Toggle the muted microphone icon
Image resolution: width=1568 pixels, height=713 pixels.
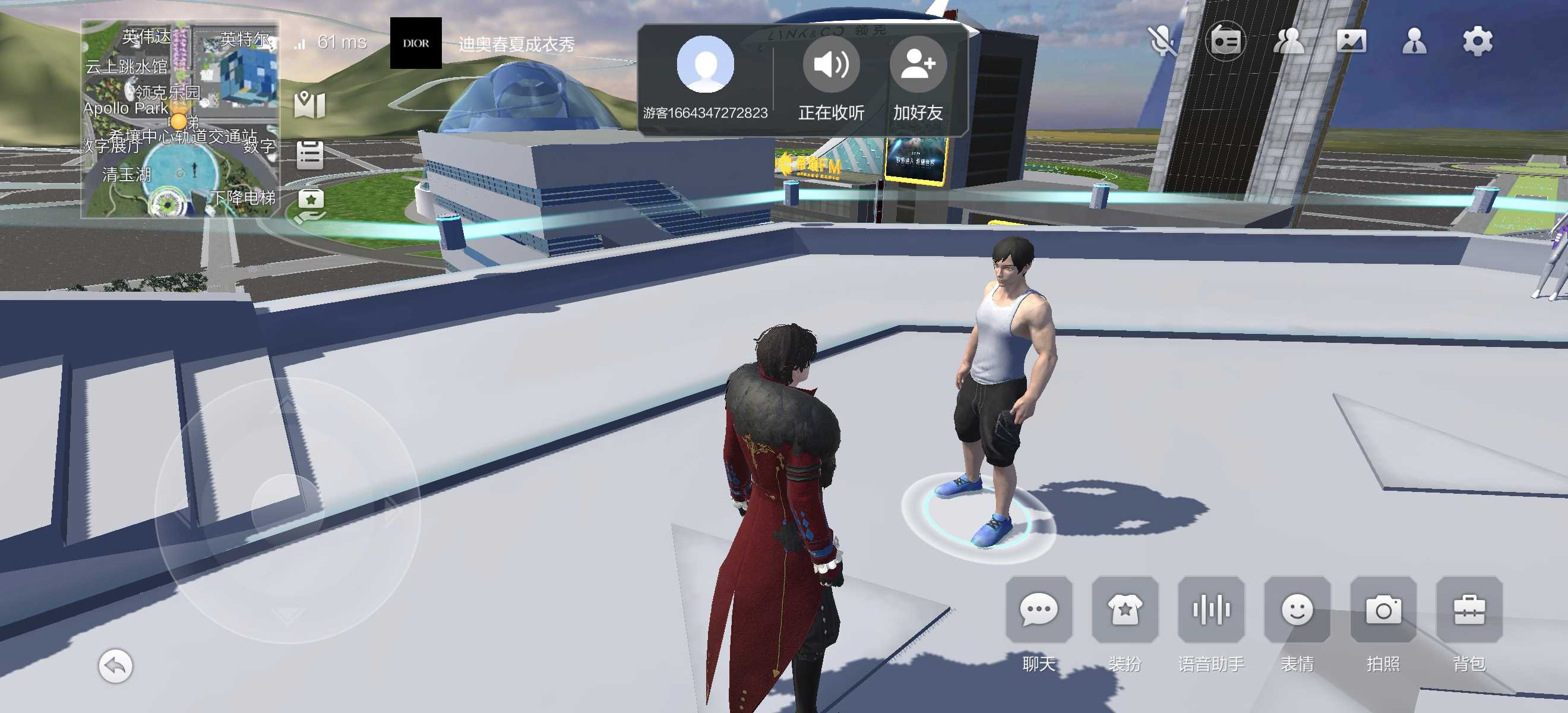(1162, 42)
